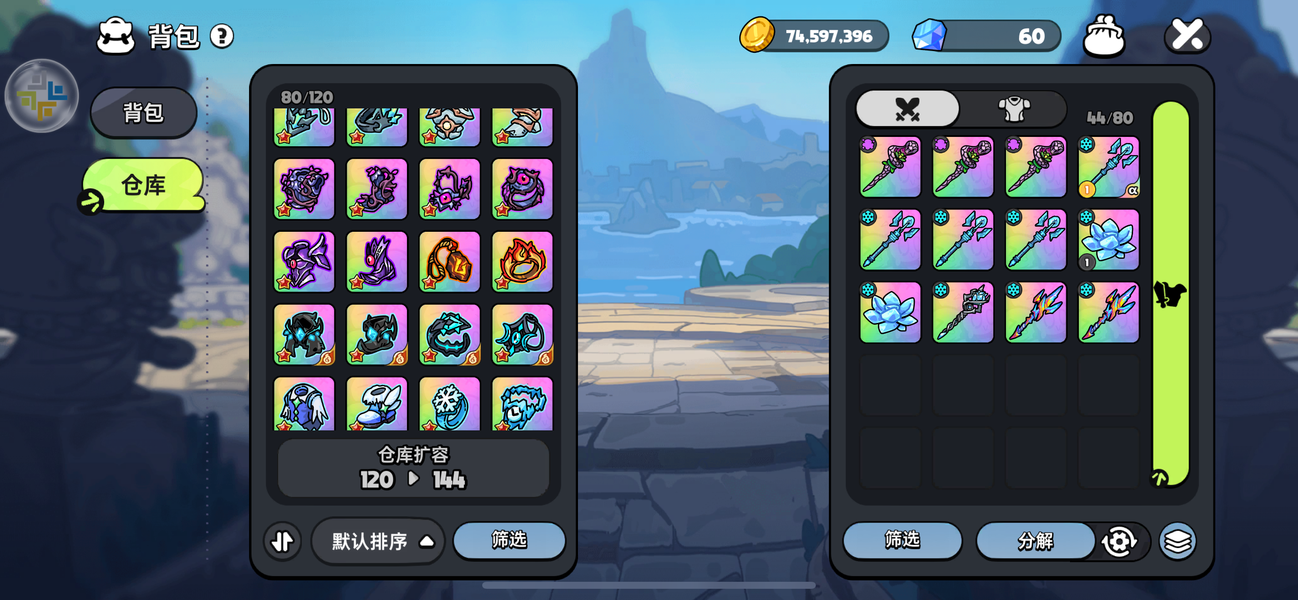Open the 背包 backpack tab
The image size is (1298, 600).
click(x=143, y=113)
